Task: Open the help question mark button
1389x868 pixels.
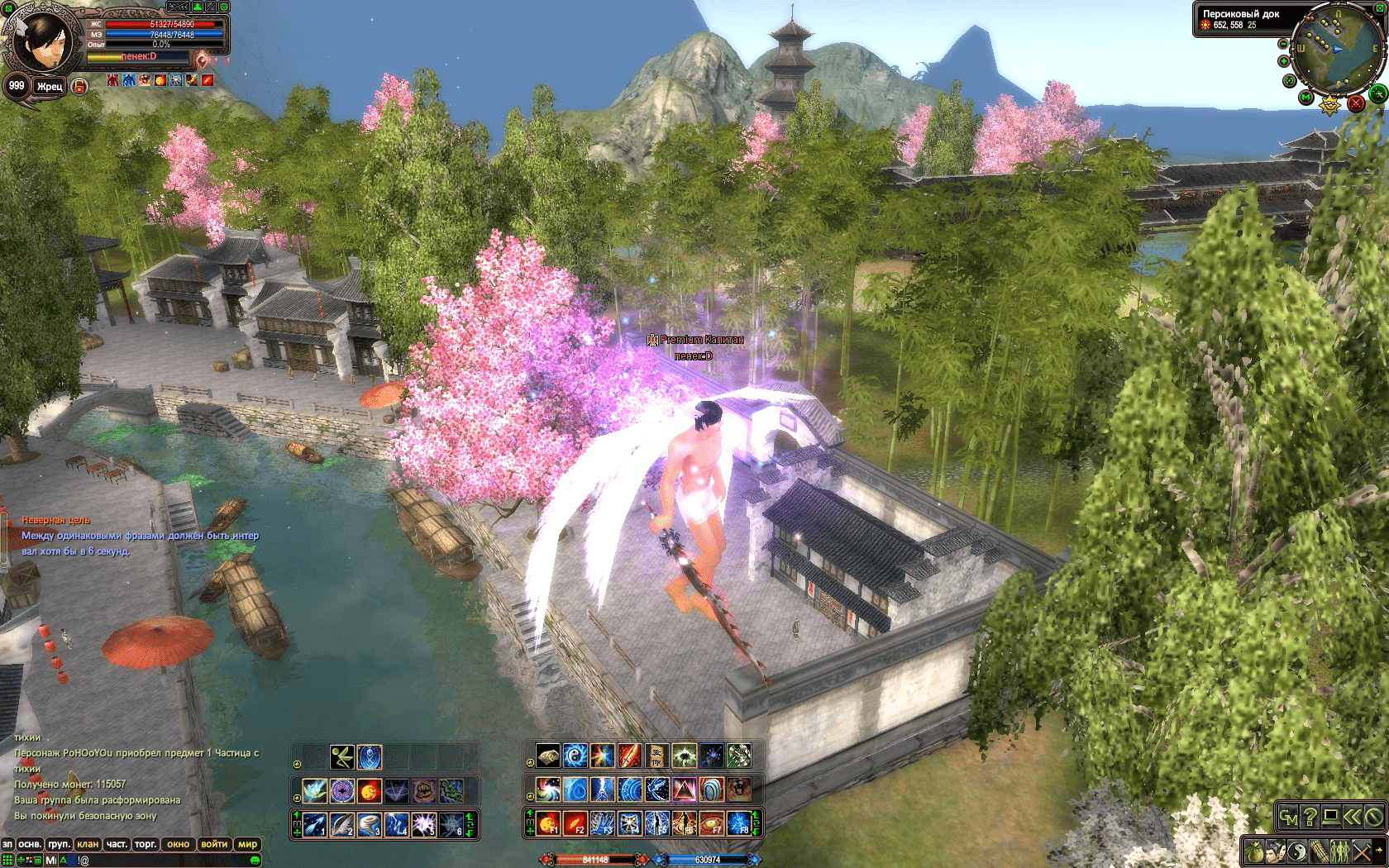Action: [1310, 817]
